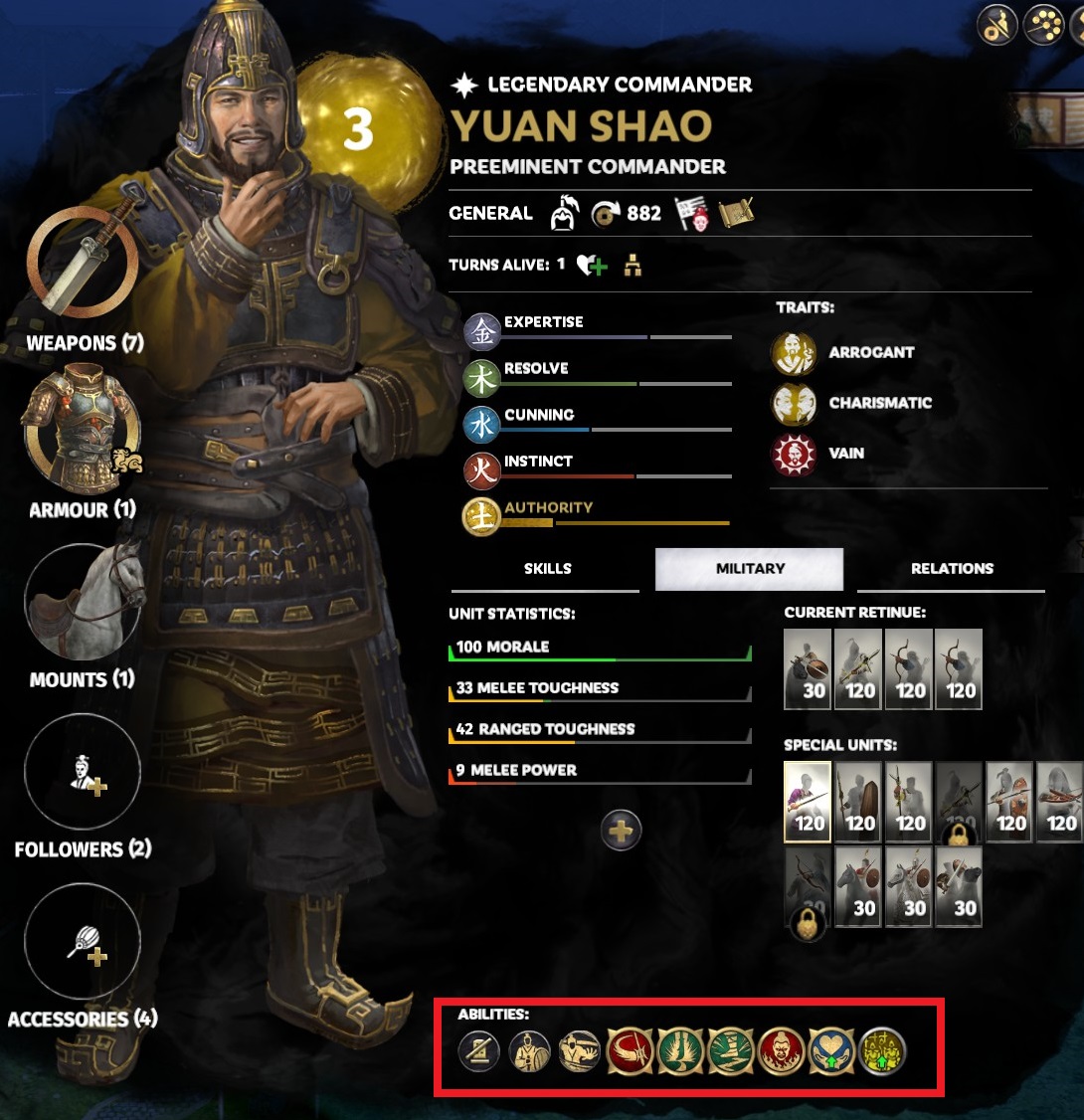Choose the Mounts horse slot

coord(83,604)
